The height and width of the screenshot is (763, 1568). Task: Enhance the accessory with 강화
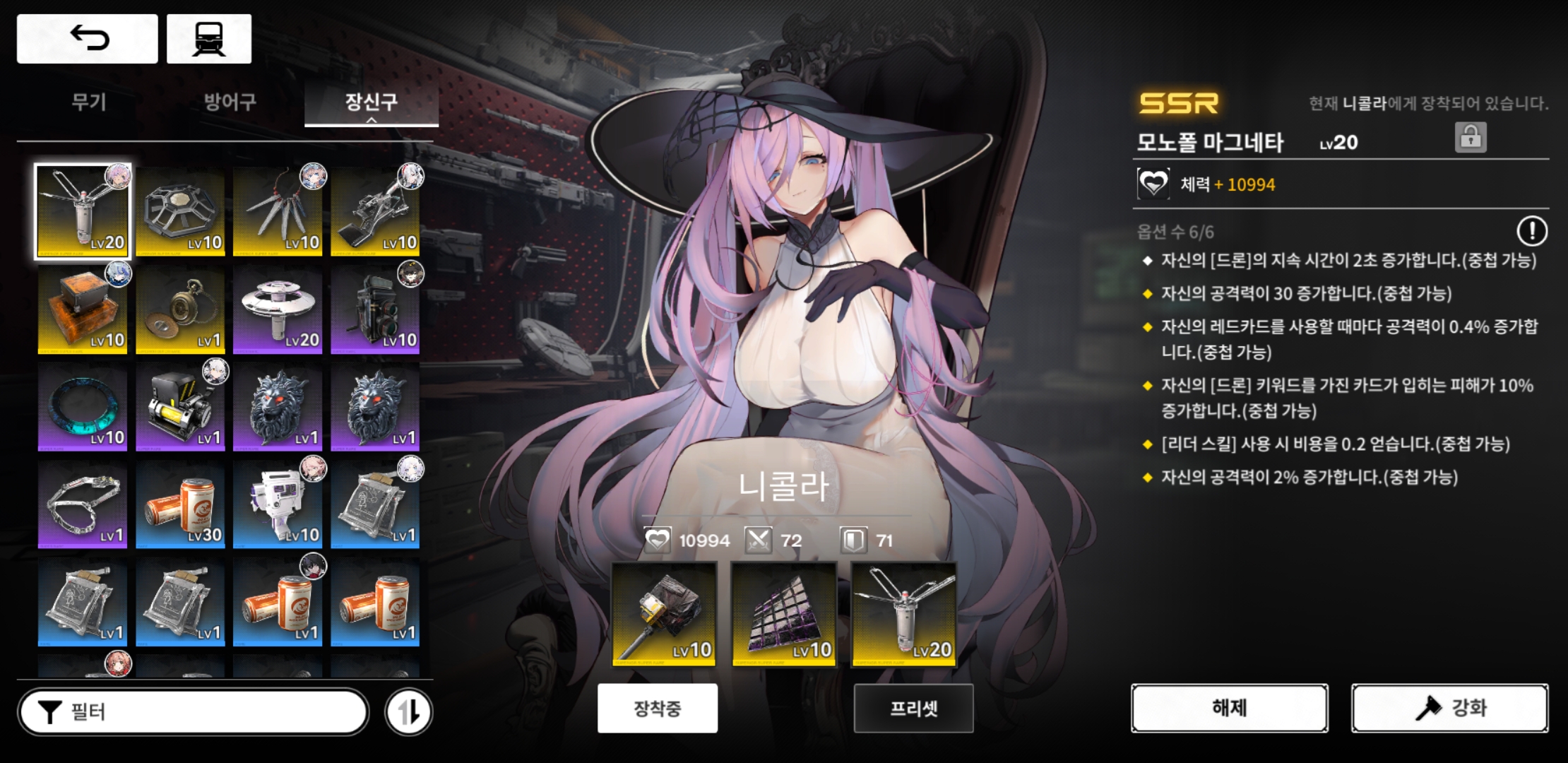[x=1449, y=708]
